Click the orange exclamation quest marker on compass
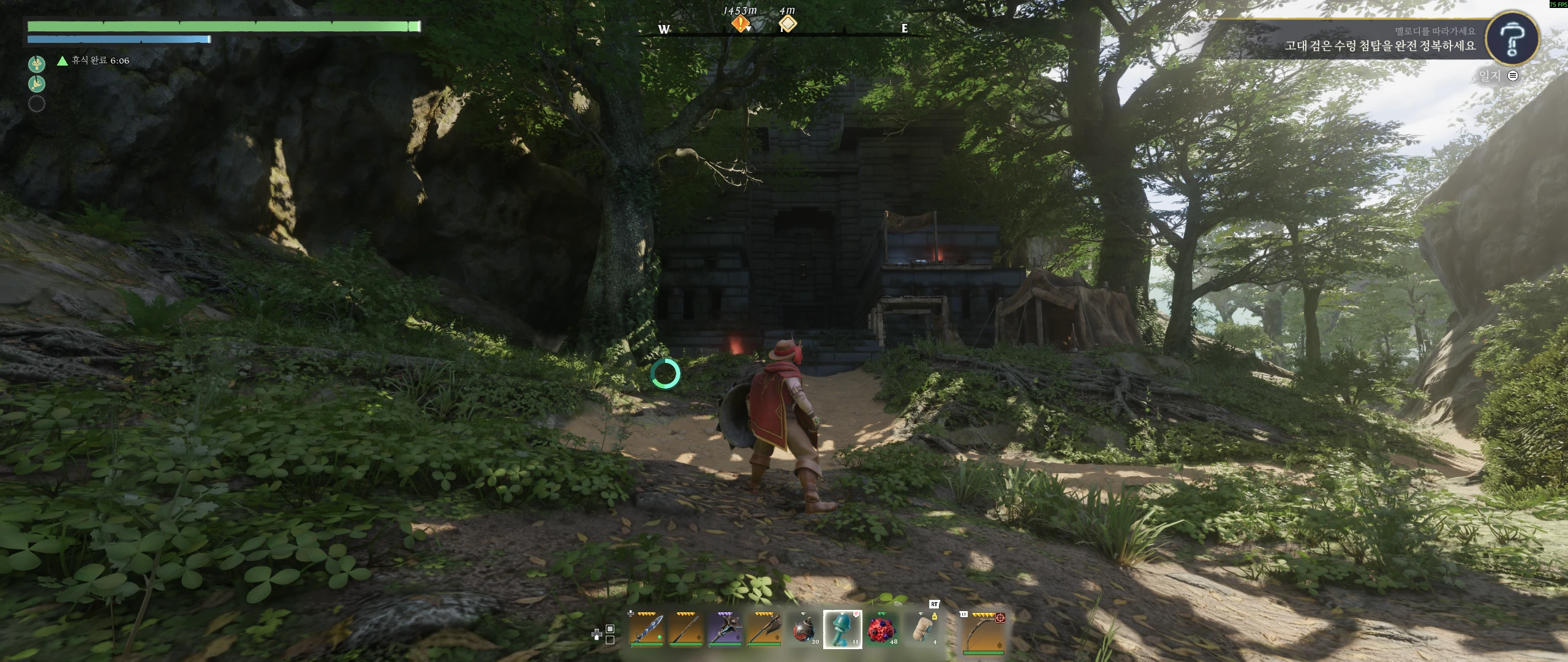This screenshot has width=1568, height=662. [x=741, y=25]
